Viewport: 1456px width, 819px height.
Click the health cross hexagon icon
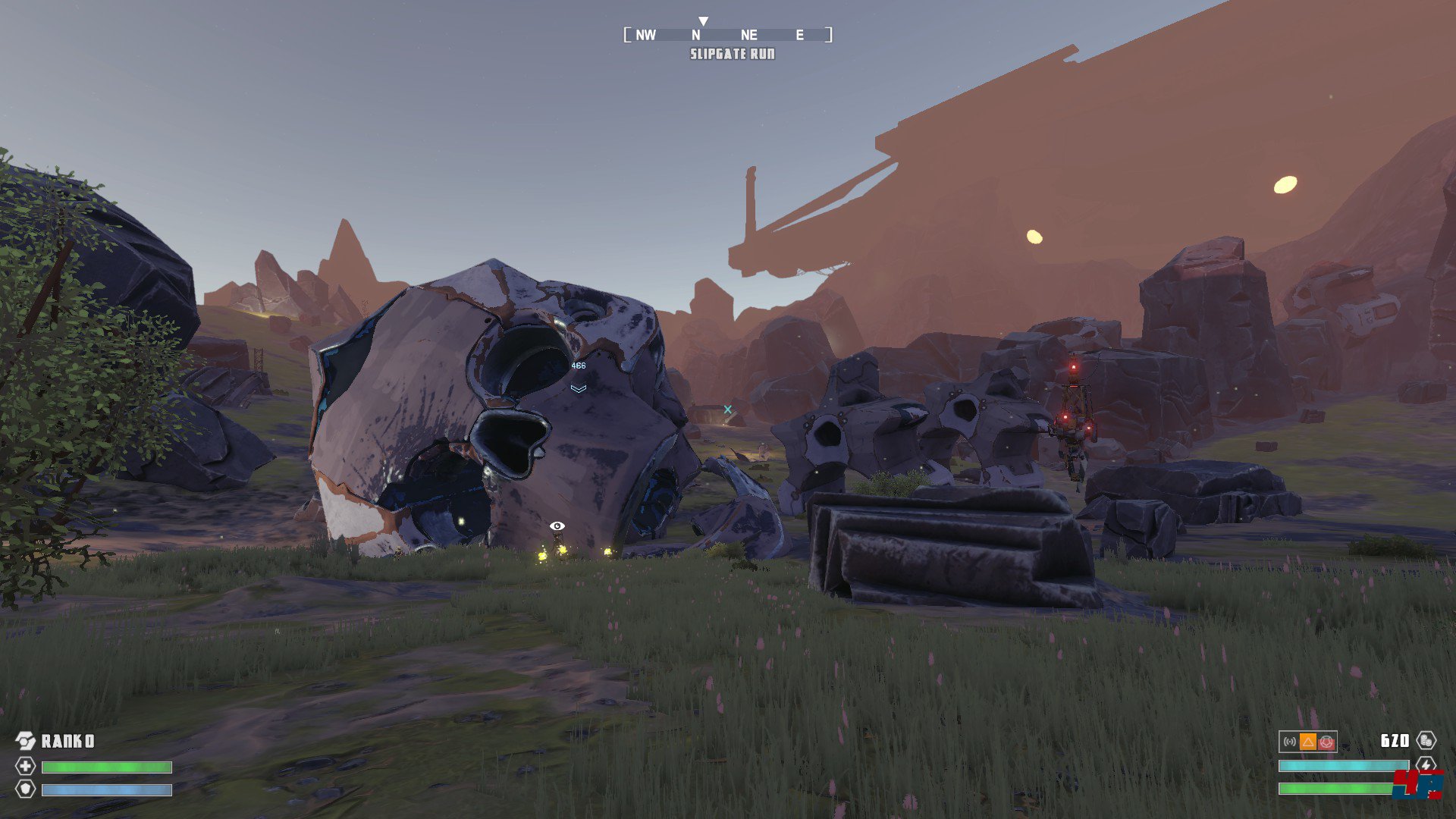[x=25, y=766]
